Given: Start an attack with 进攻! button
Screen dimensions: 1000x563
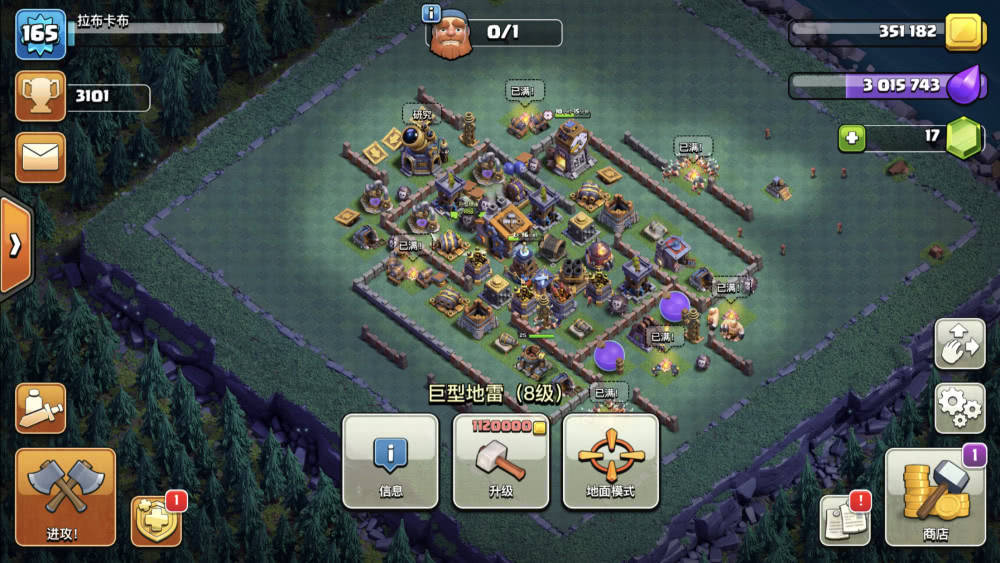Looking at the screenshot, I should pos(66,497).
